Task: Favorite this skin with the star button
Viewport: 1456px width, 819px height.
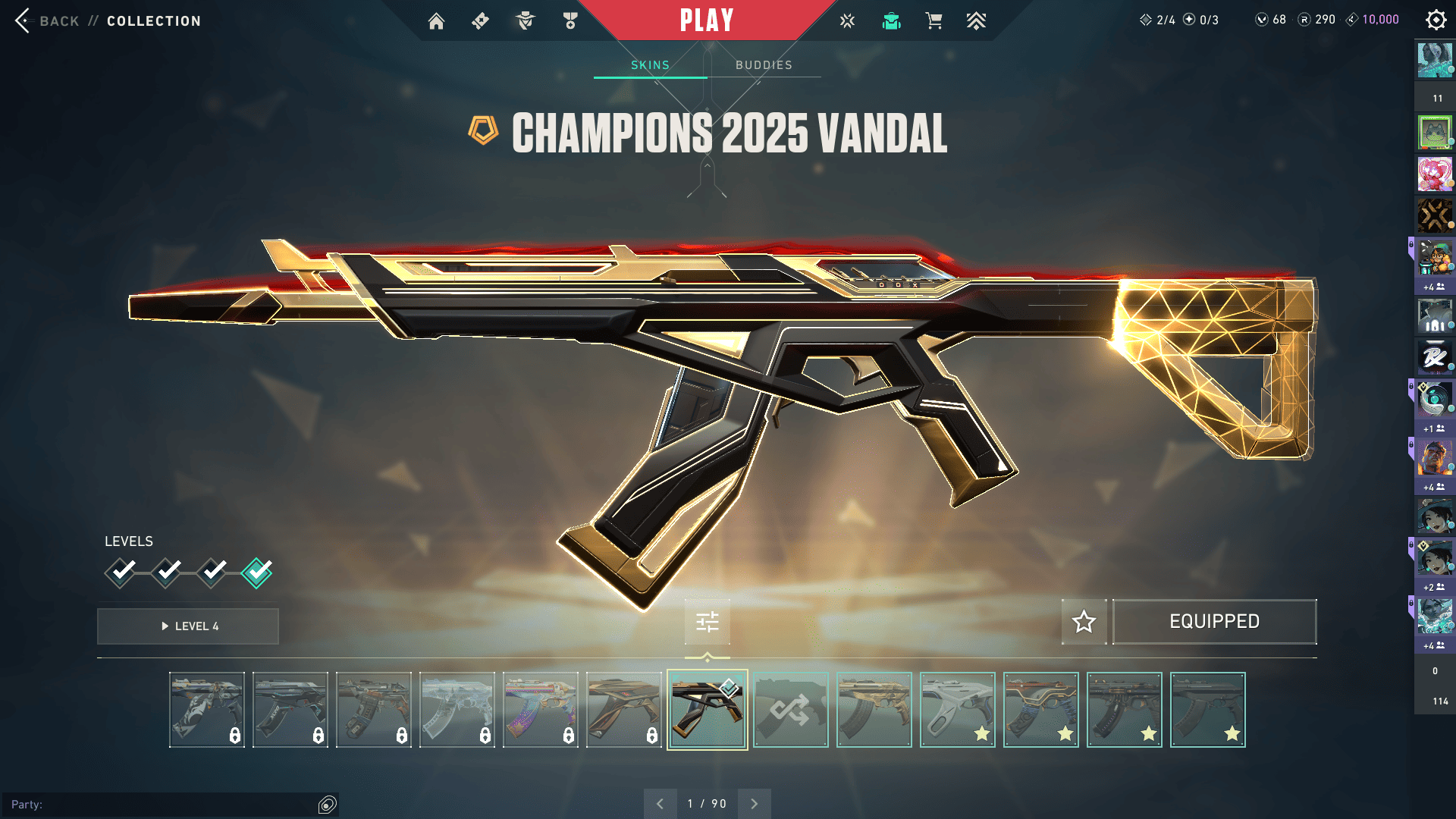Action: [1084, 622]
